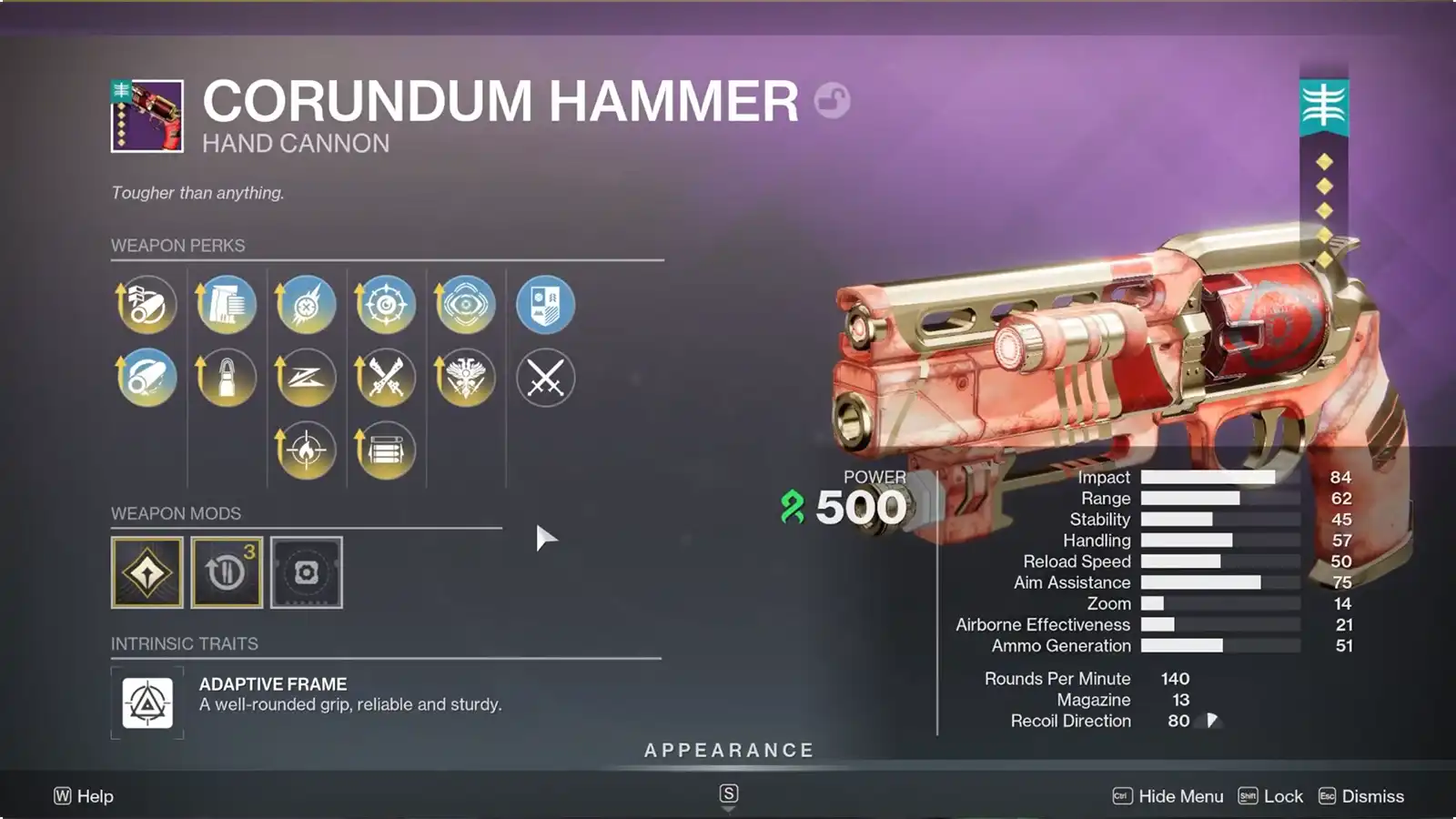Select the crossed daggers trait perk
Image resolution: width=1456 pixels, height=819 pixels.
point(386,378)
